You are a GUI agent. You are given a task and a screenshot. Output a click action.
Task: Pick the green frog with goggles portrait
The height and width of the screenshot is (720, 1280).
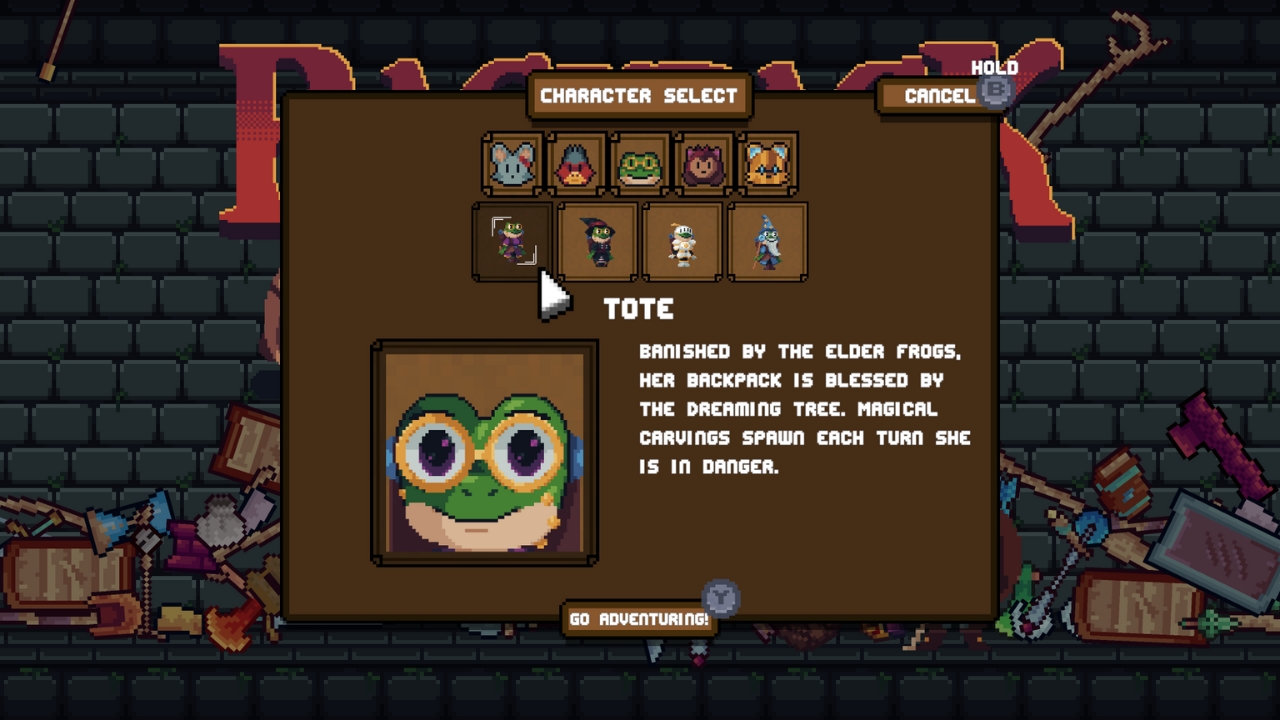(640, 164)
